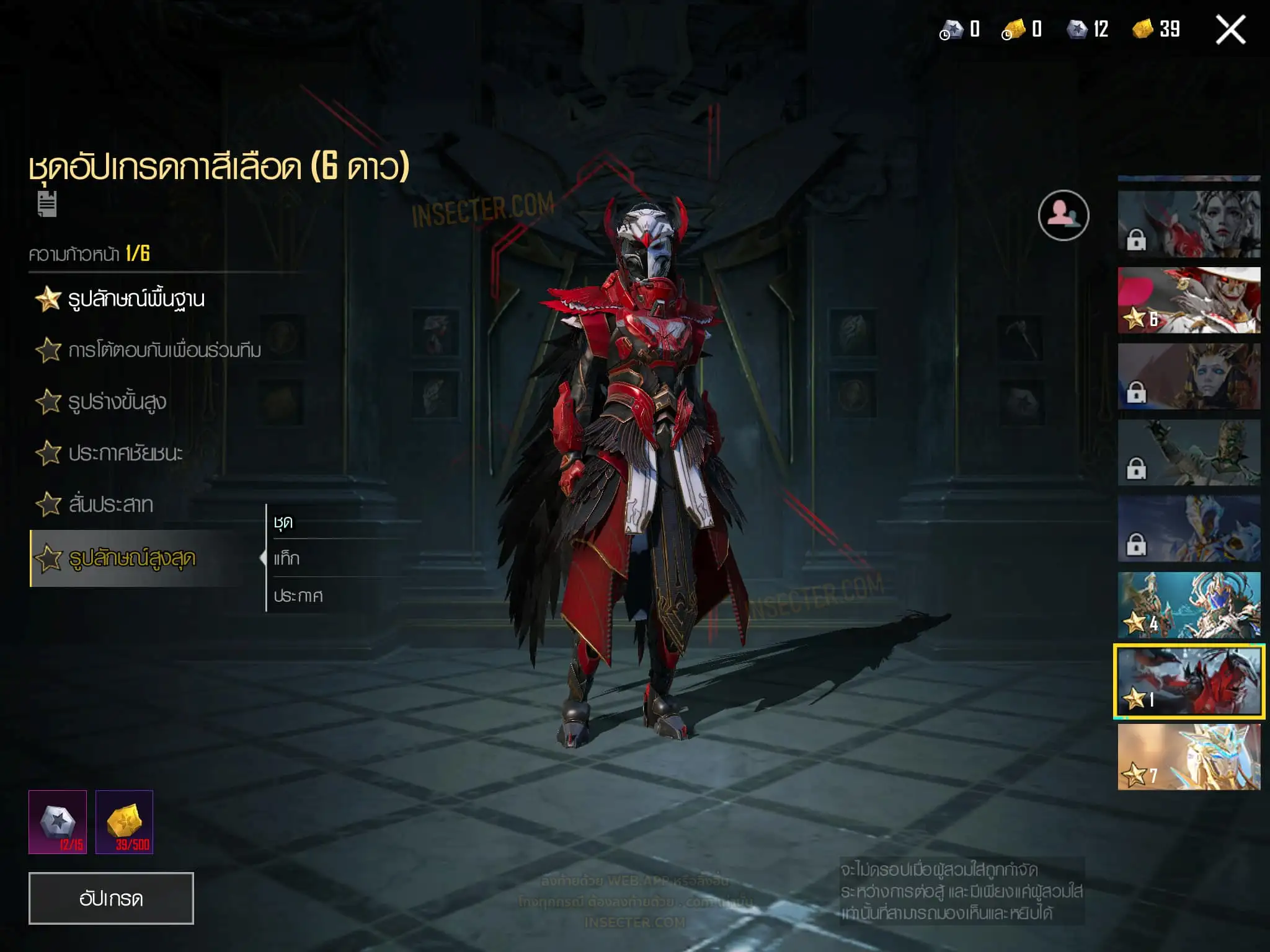Select the 1-star blood raven outfit thumbnail
Screen dimensions: 1270x952
click(x=1189, y=681)
